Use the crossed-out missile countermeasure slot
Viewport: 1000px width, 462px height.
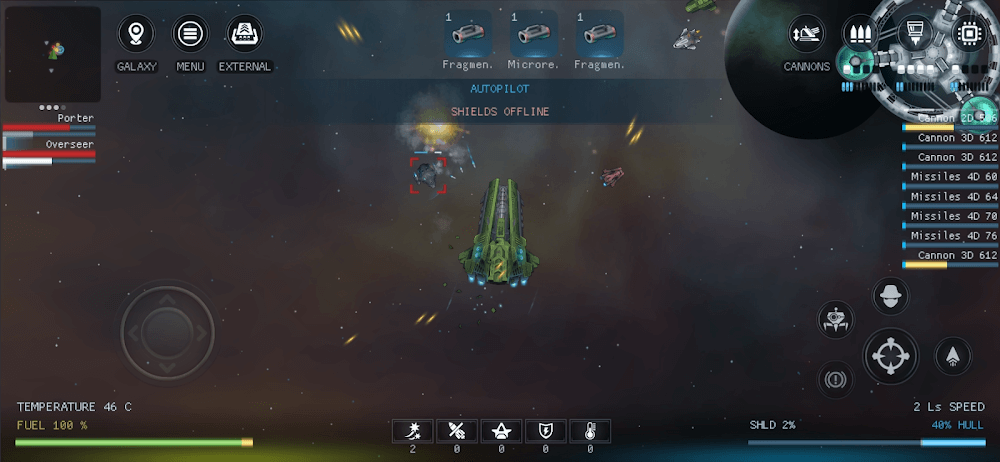tap(457, 431)
